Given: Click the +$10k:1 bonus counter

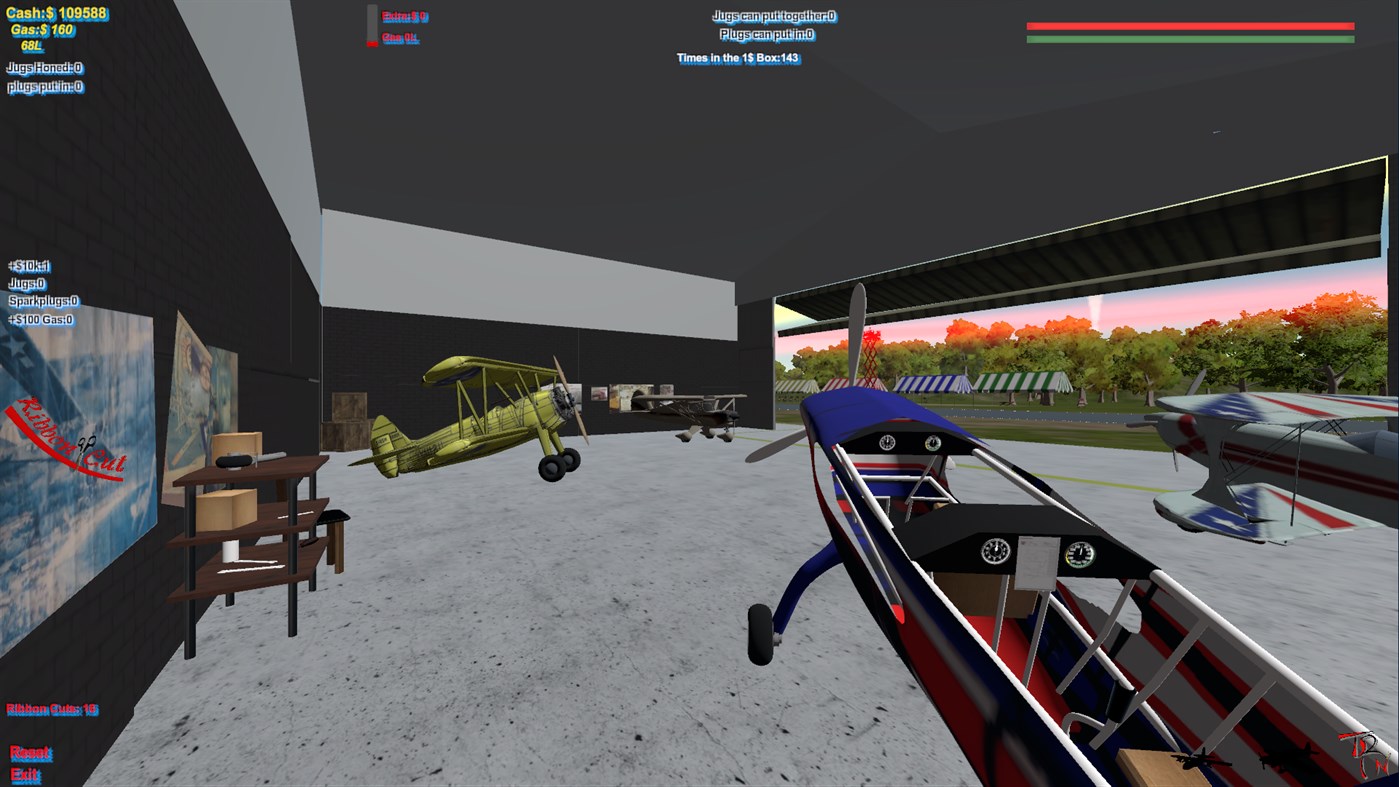Looking at the screenshot, I should coord(27,266).
